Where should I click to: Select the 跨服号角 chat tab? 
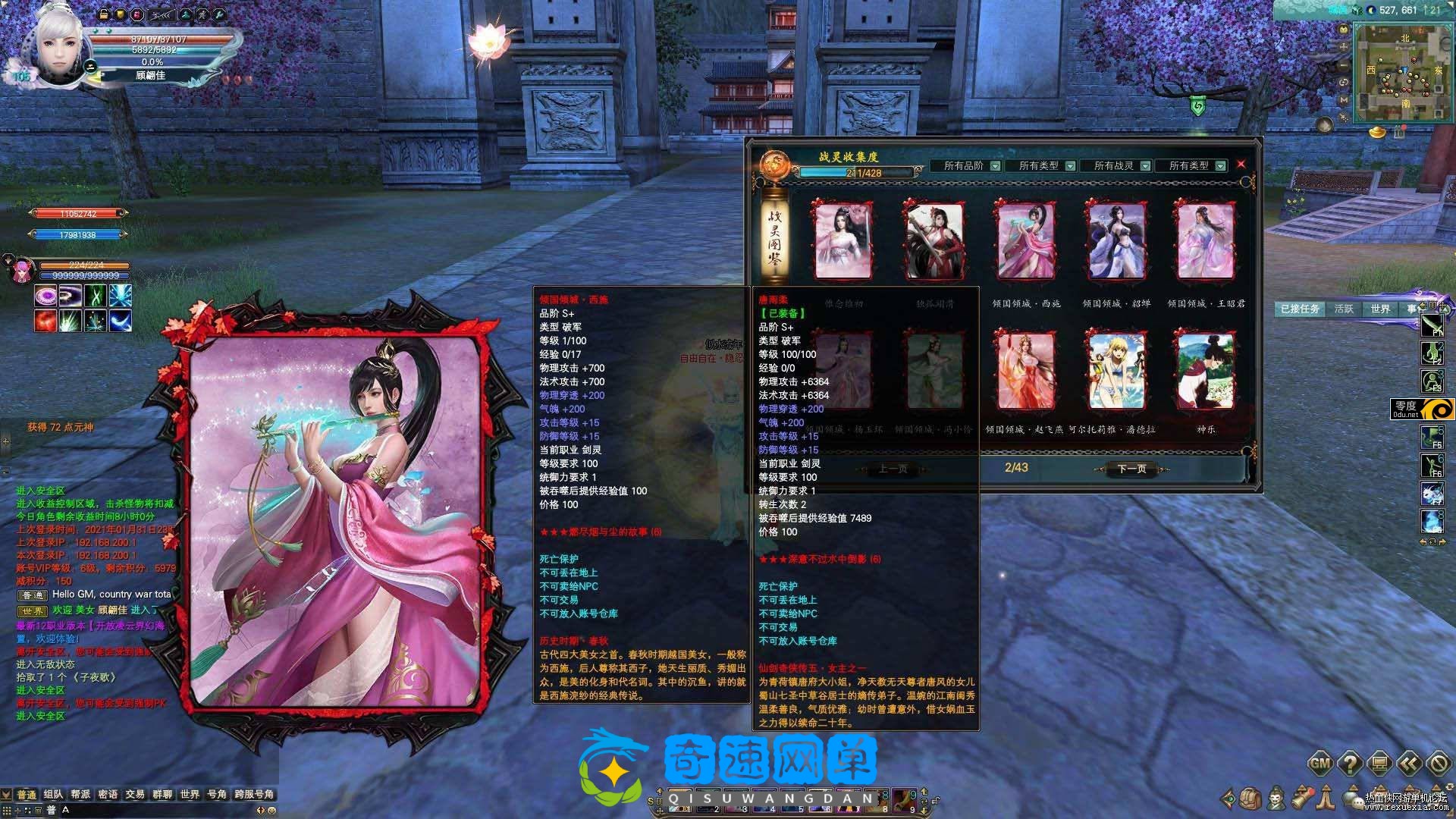point(254,794)
